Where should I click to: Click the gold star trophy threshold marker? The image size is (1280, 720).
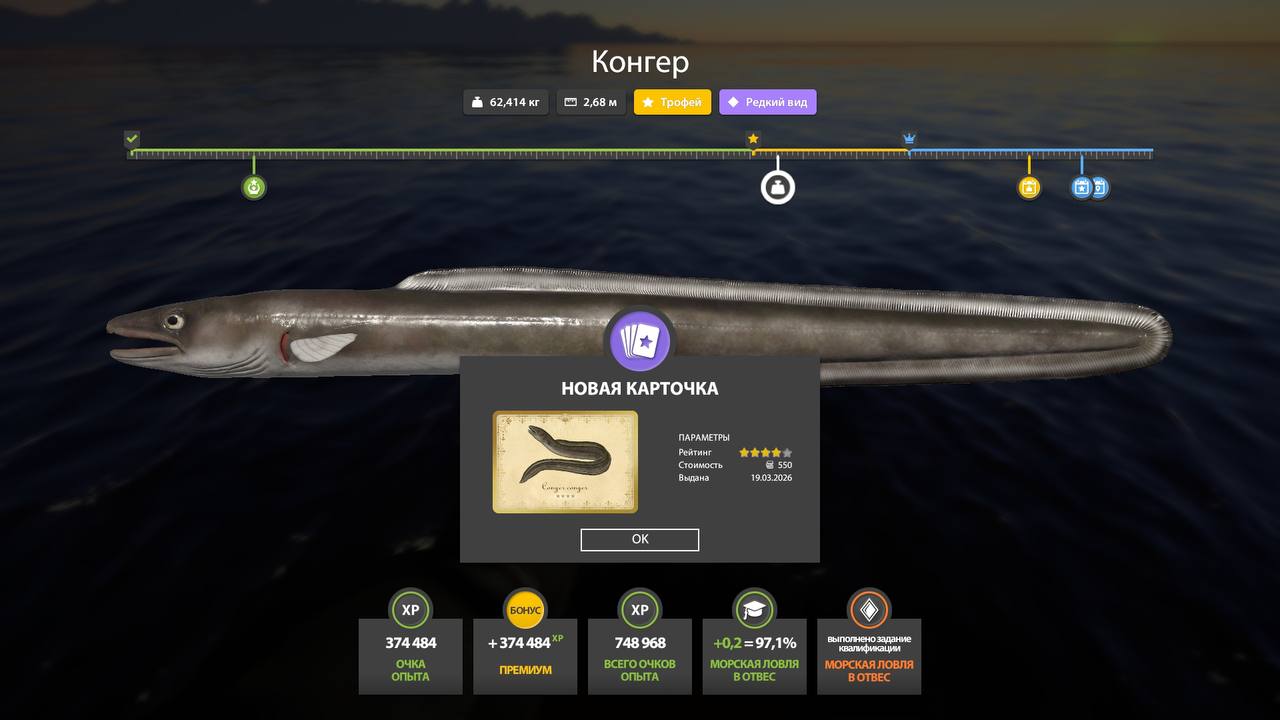(x=753, y=139)
